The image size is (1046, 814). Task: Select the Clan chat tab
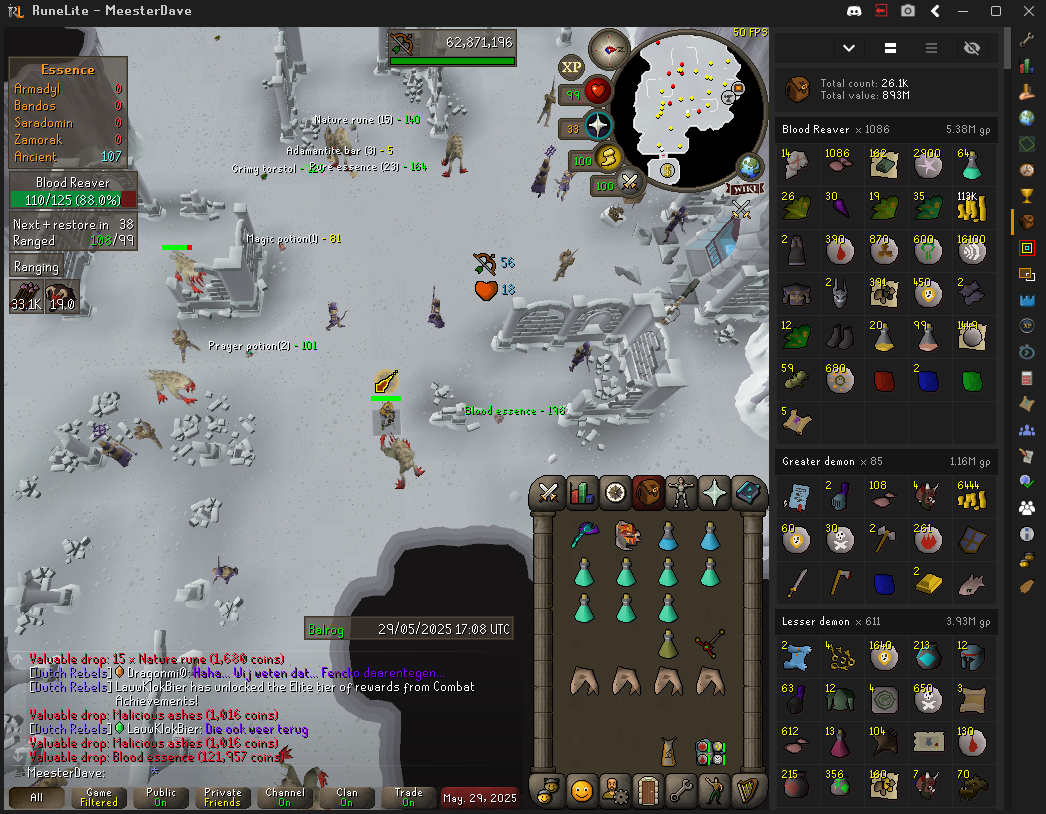[x=347, y=797]
